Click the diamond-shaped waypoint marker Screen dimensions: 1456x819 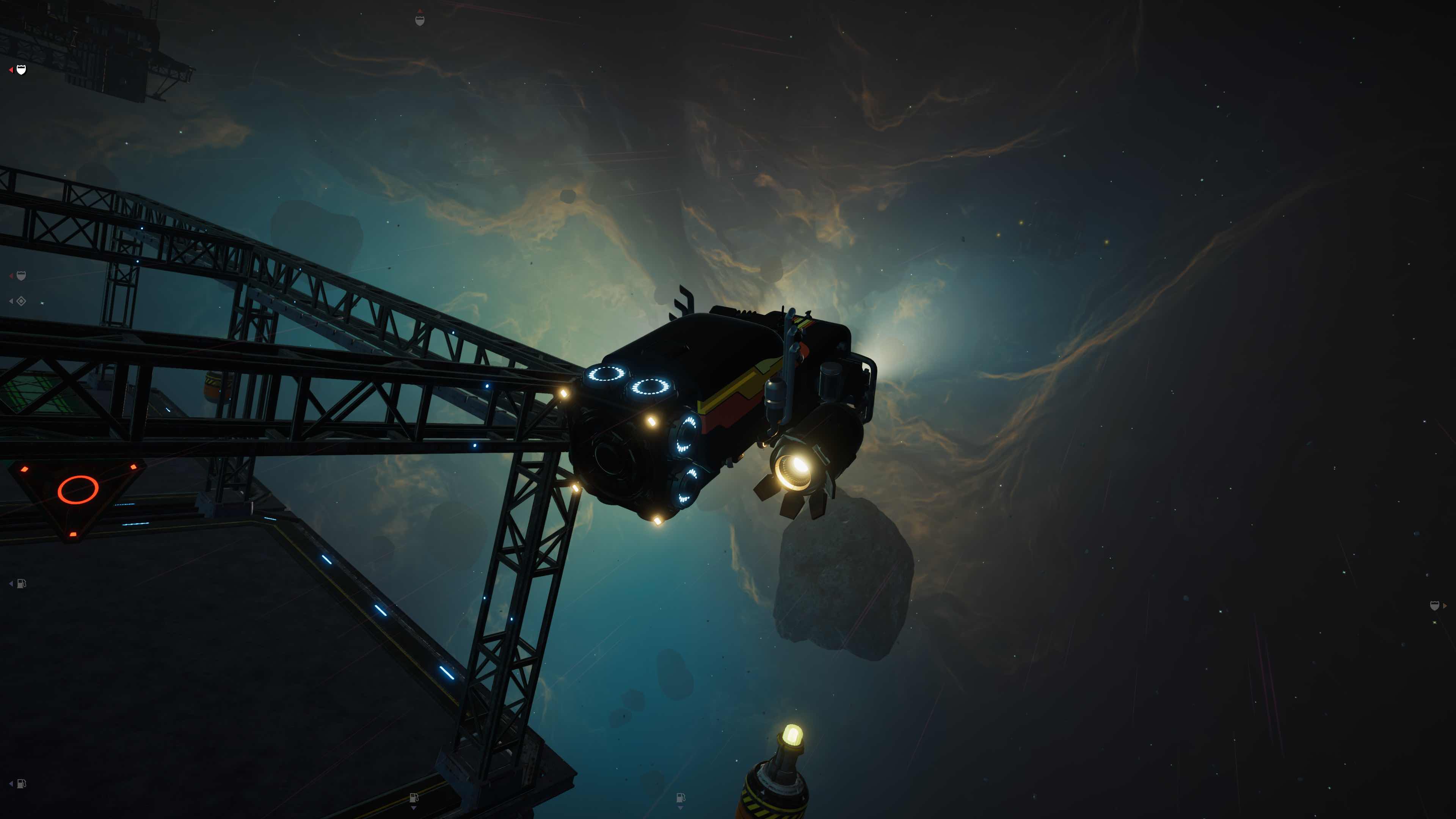[21, 301]
